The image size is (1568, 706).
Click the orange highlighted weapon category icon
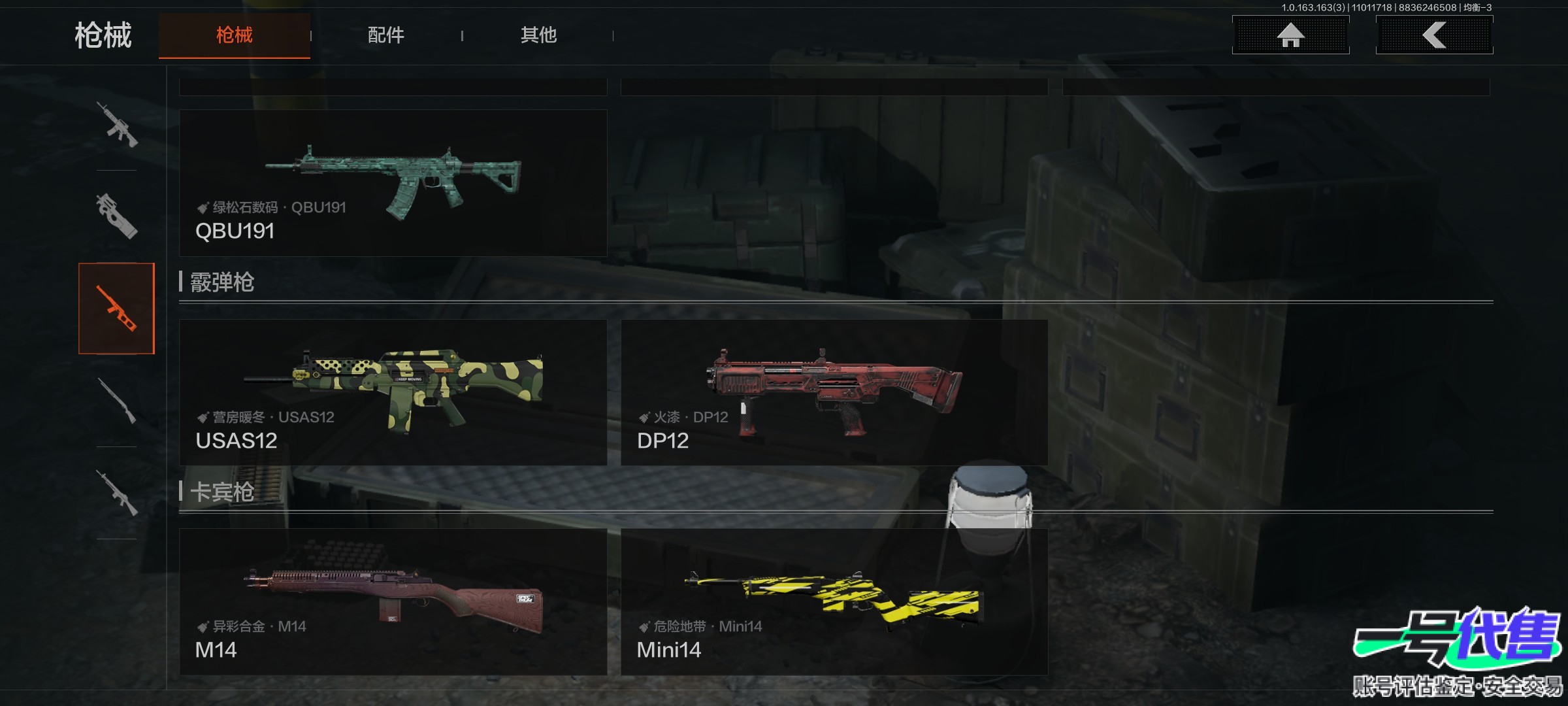117,309
